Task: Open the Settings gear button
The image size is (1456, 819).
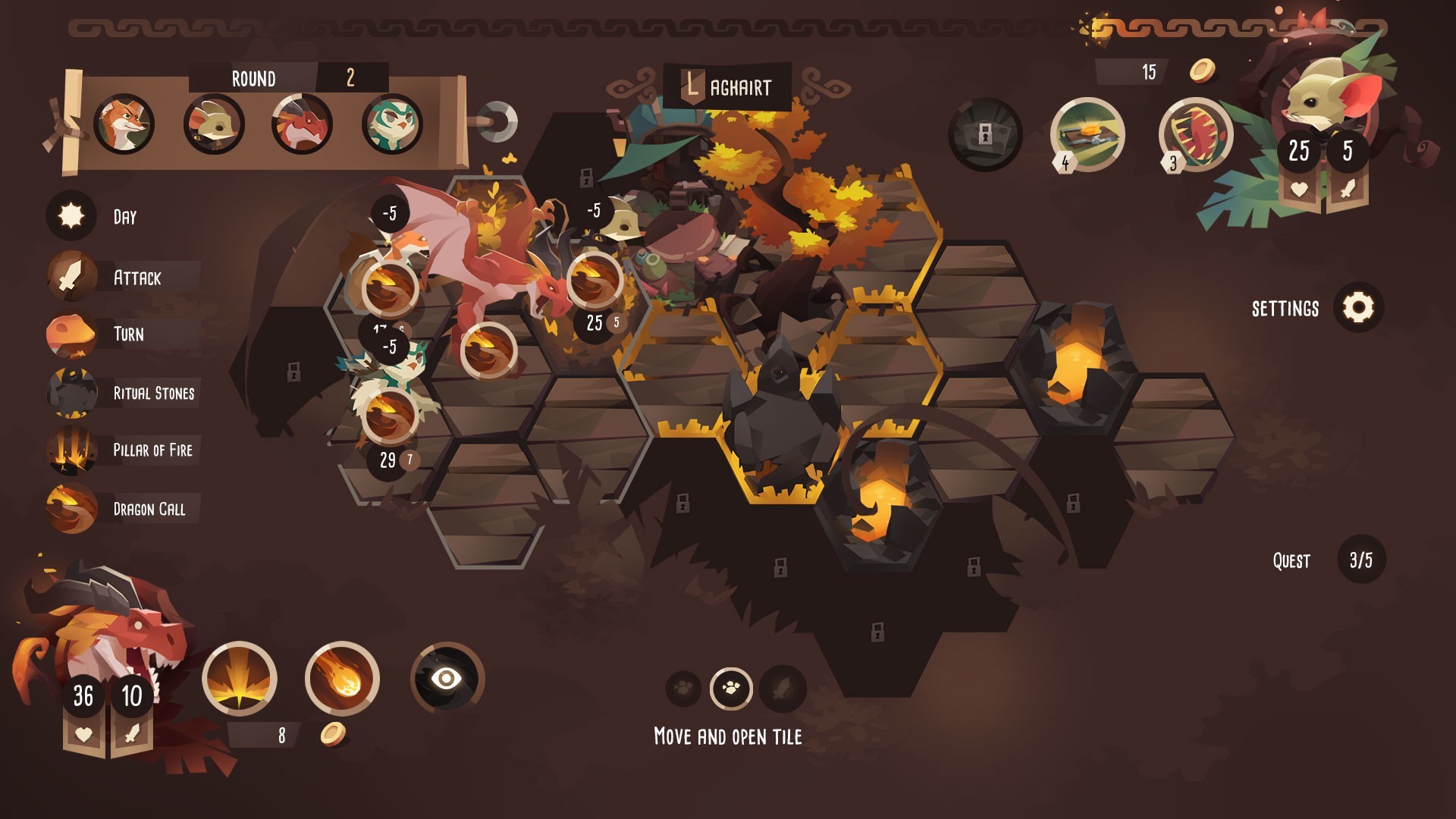Action: pyautogui.click(x=1358, y=308)
